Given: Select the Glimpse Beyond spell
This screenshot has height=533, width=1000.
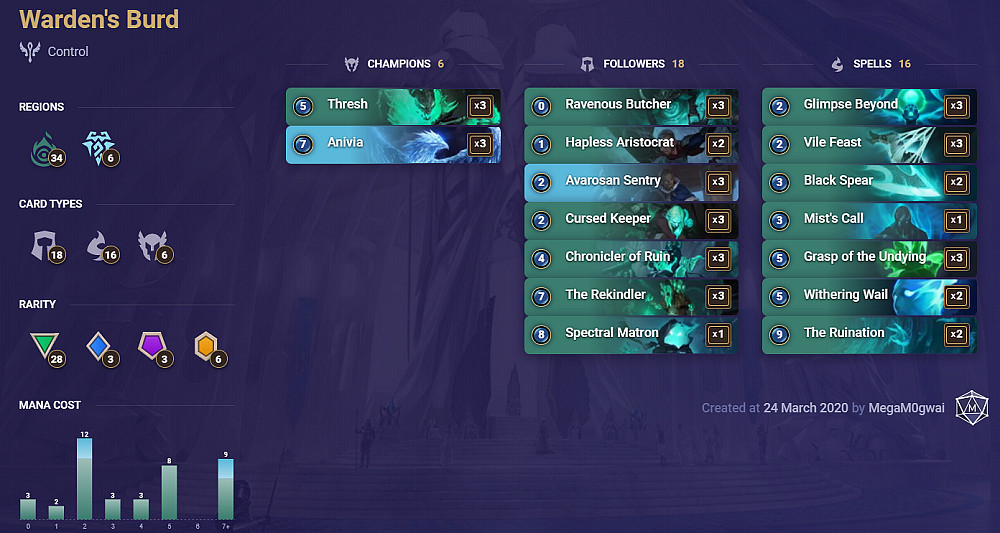Looking at the screenshot, I should (868, 105).
